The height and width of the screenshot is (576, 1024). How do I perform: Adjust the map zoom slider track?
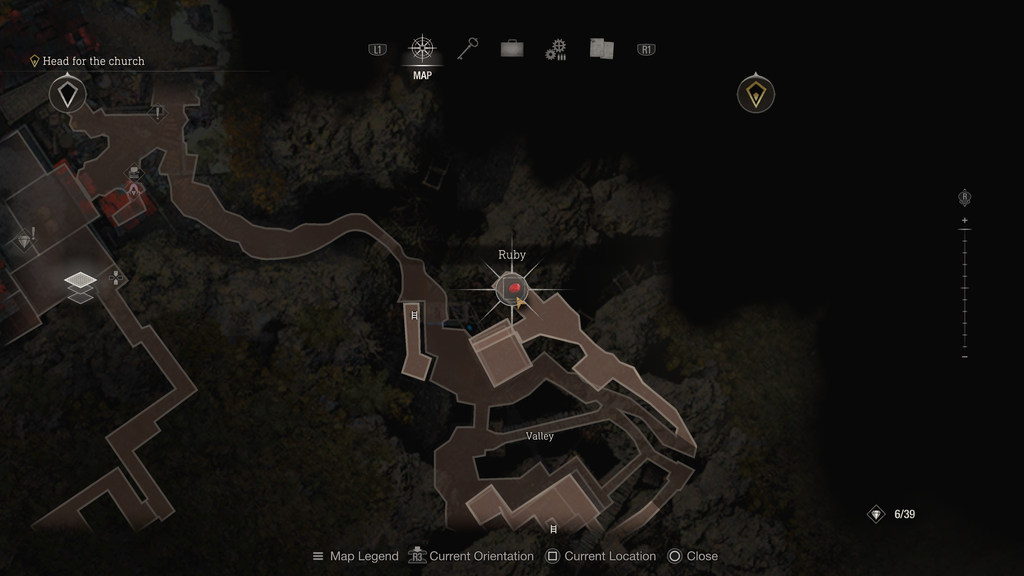[964, 289]
